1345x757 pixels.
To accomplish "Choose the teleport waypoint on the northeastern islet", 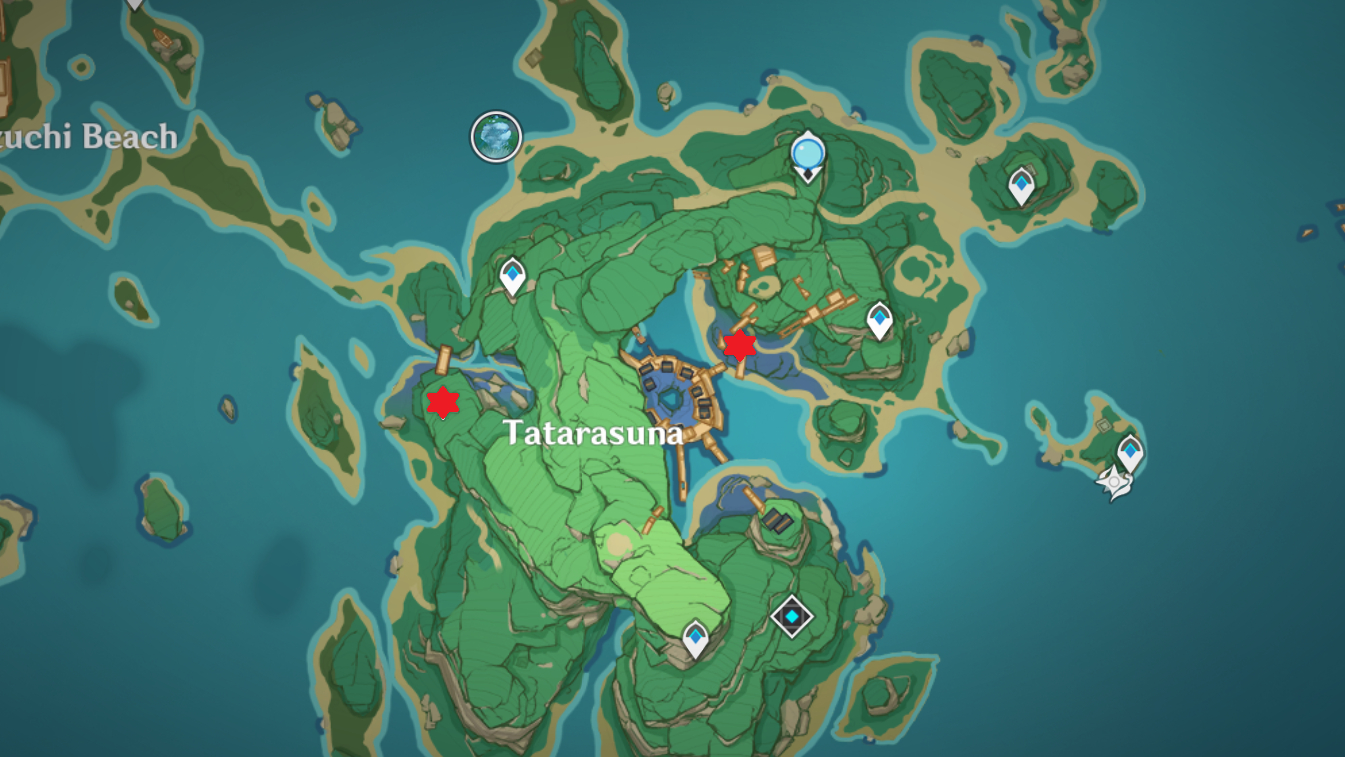I will [x=1021, y=185].
